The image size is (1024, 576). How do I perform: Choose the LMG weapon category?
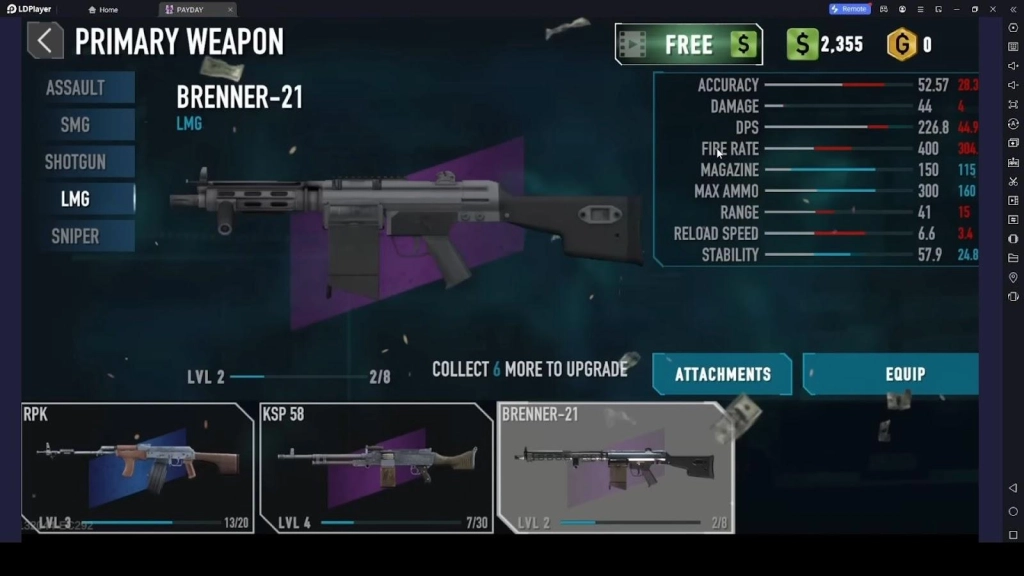(76, 199)
